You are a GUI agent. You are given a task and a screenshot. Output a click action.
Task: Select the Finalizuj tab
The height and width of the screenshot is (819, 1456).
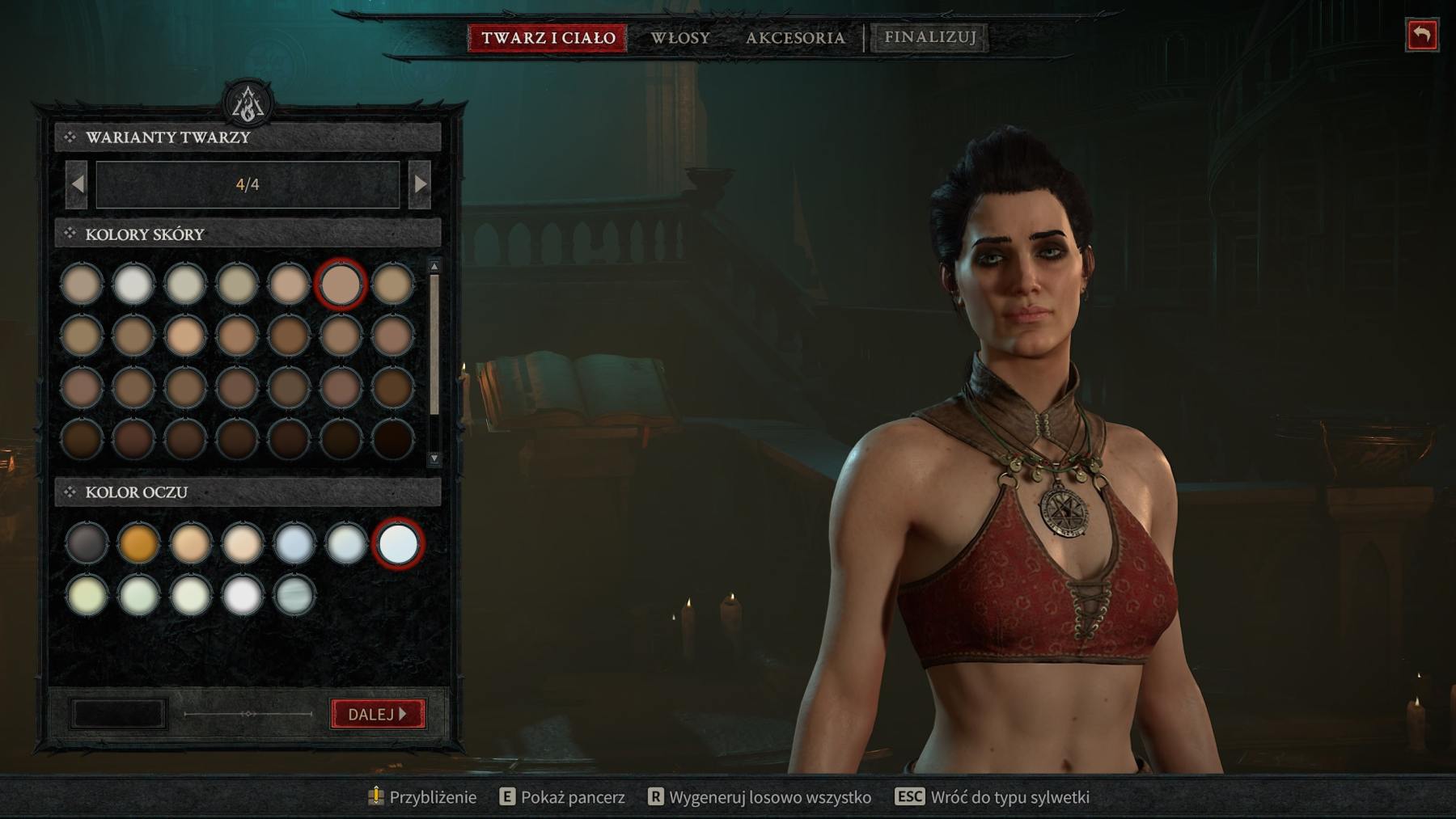pos(929,37)
